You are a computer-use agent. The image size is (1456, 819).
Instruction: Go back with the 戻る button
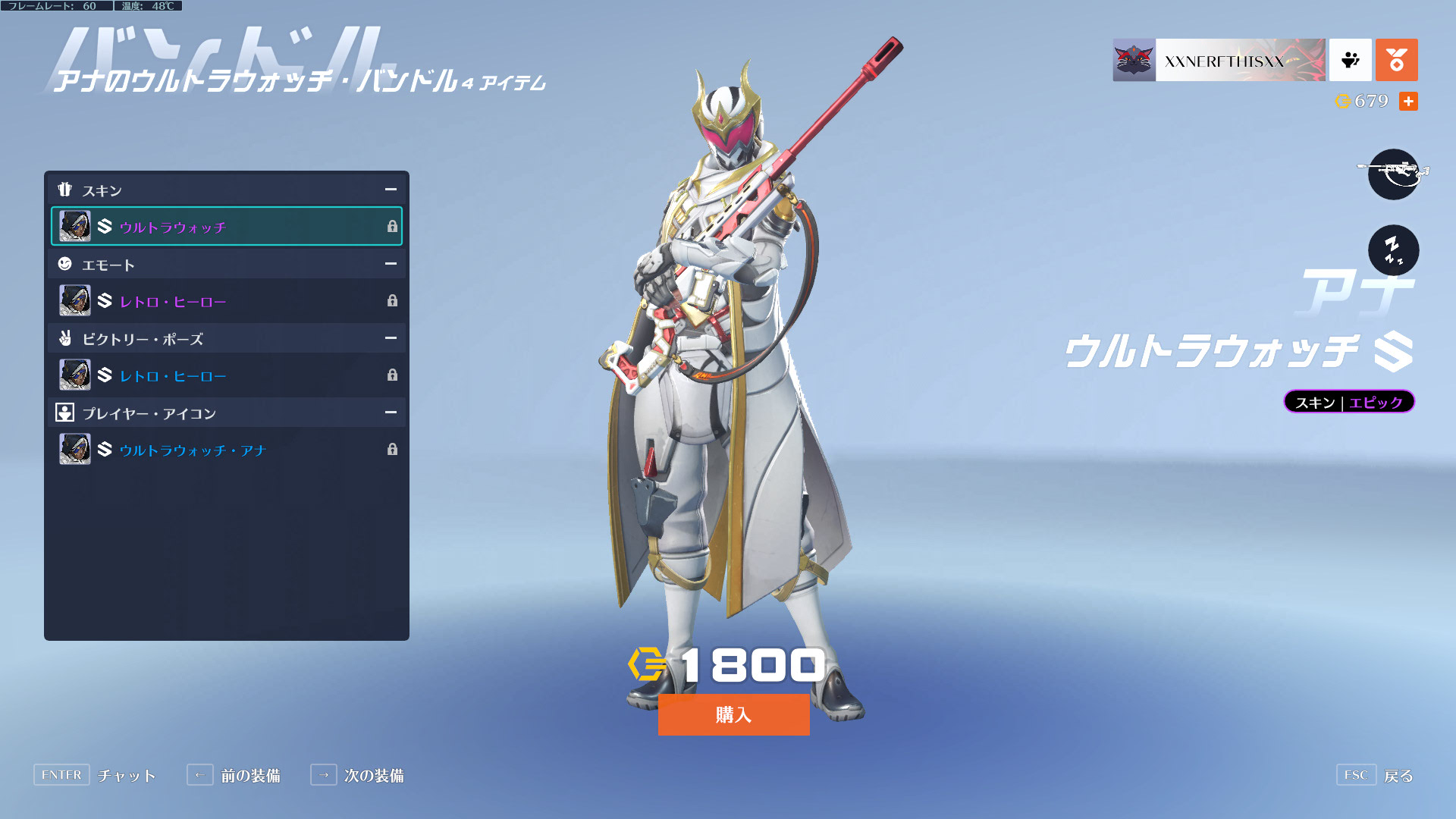coord(1375,775)
